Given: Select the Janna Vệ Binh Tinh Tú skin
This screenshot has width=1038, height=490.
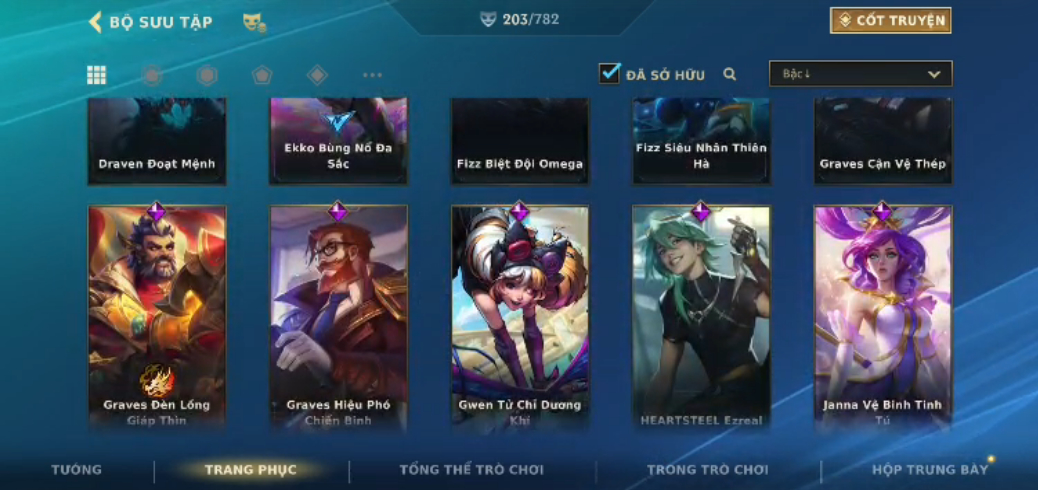Looking at the screenshot, I should click(x=883, y=315).
